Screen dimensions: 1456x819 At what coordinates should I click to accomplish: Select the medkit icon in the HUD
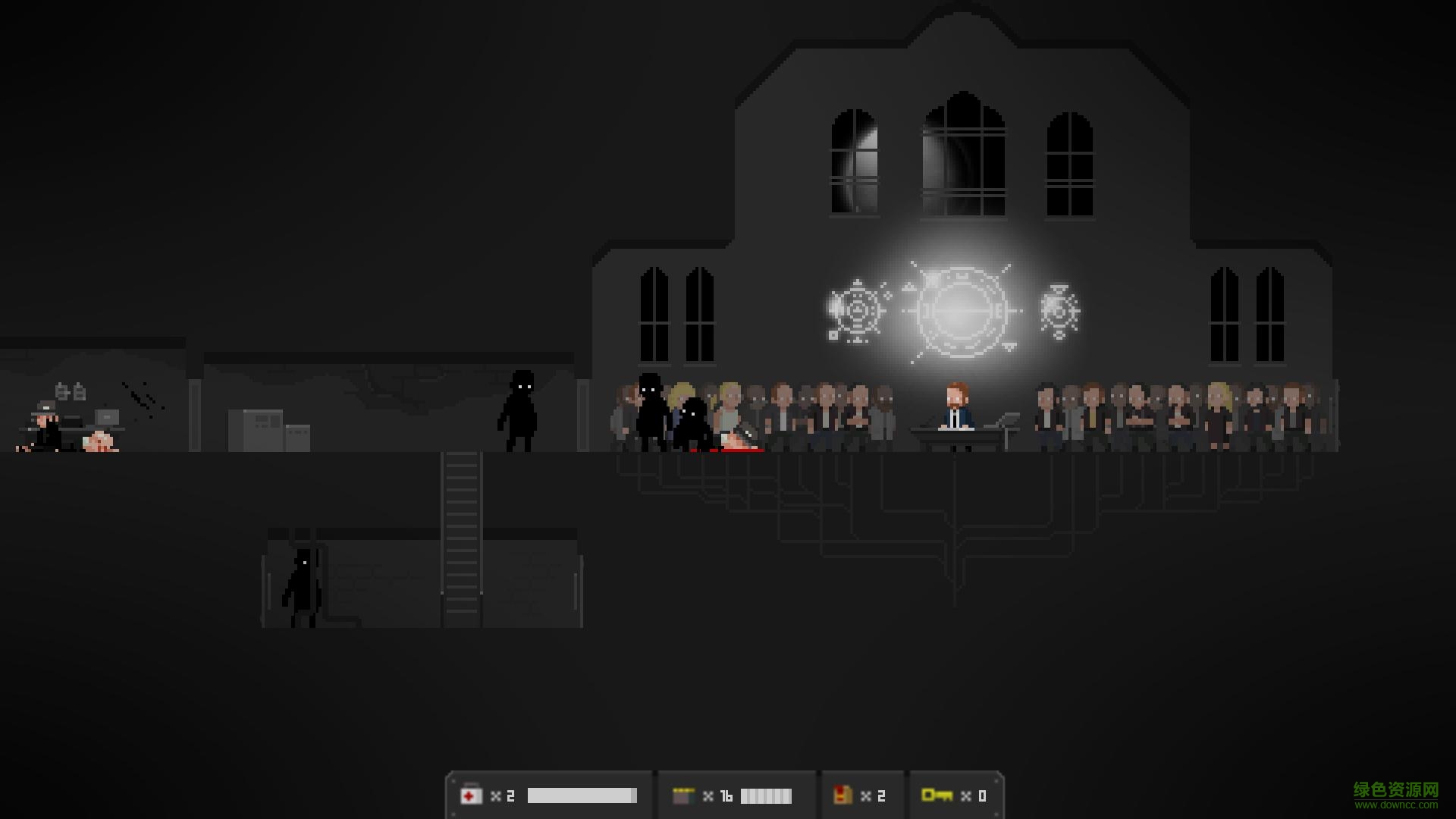click(x=471, y=795)
